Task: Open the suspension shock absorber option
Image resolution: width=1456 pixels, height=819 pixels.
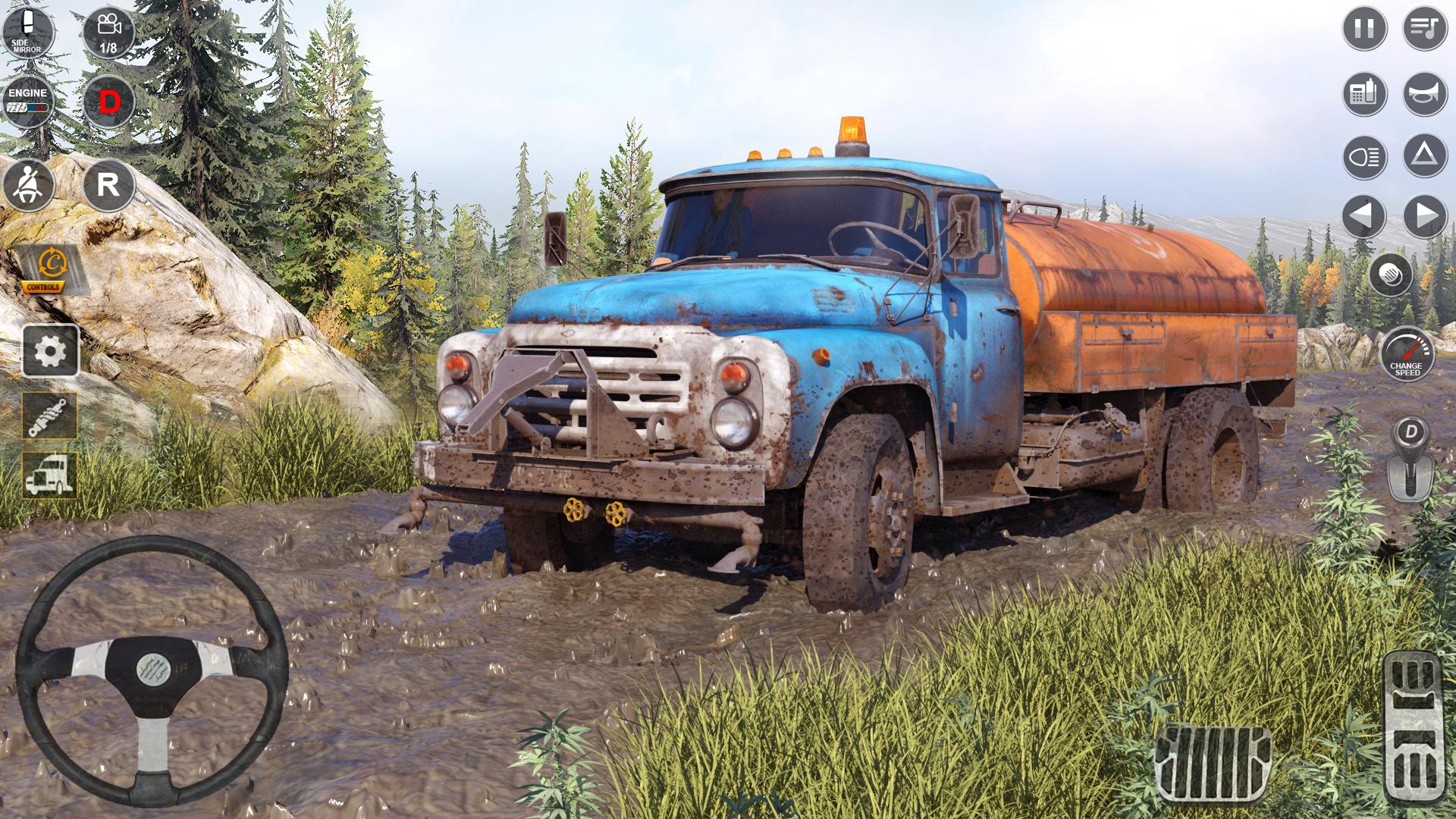Action: (x=50, y=416)
